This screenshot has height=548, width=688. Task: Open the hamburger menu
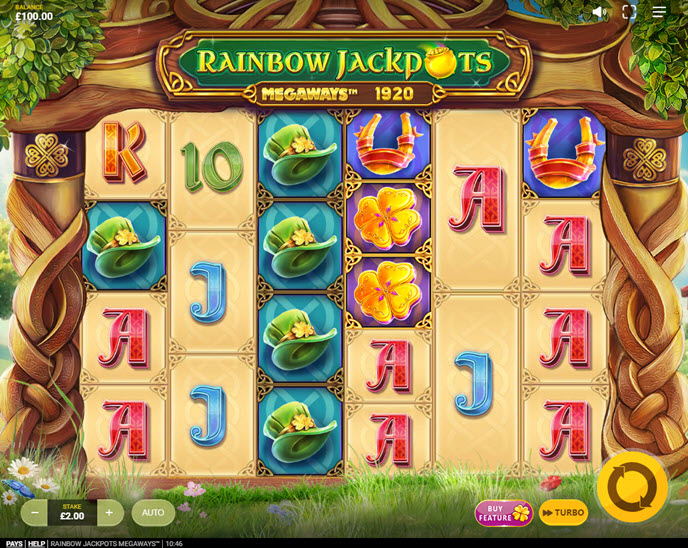(659, 12)
